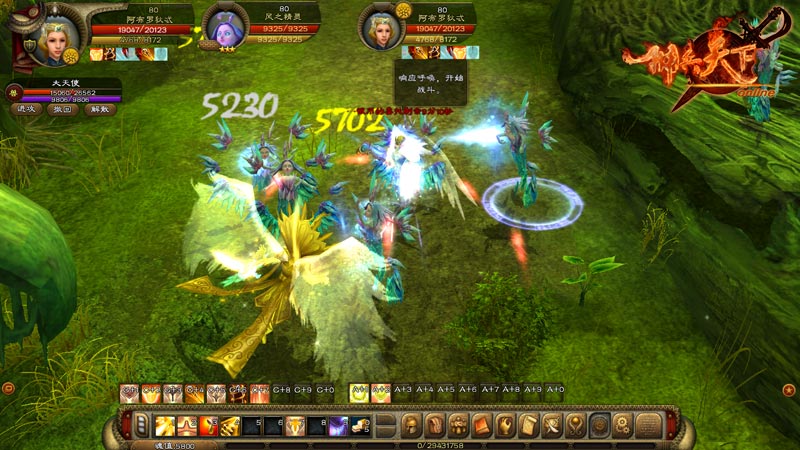Viewport: 800px width, 450px height.
Task: Open the parchment scroll quest icon
Action: pos(529,426)
